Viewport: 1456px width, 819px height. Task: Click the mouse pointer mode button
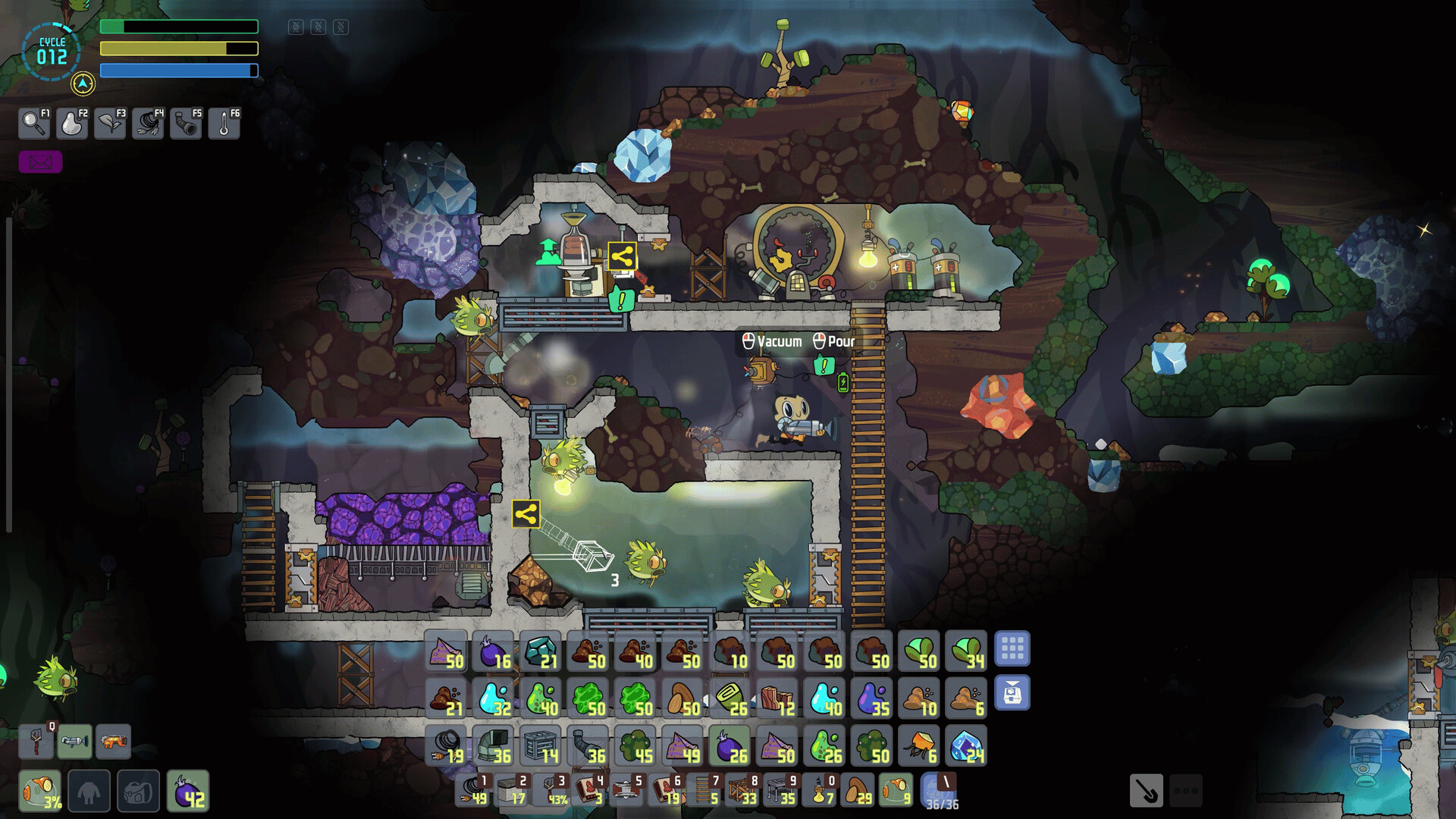[x=1146, y=791]
